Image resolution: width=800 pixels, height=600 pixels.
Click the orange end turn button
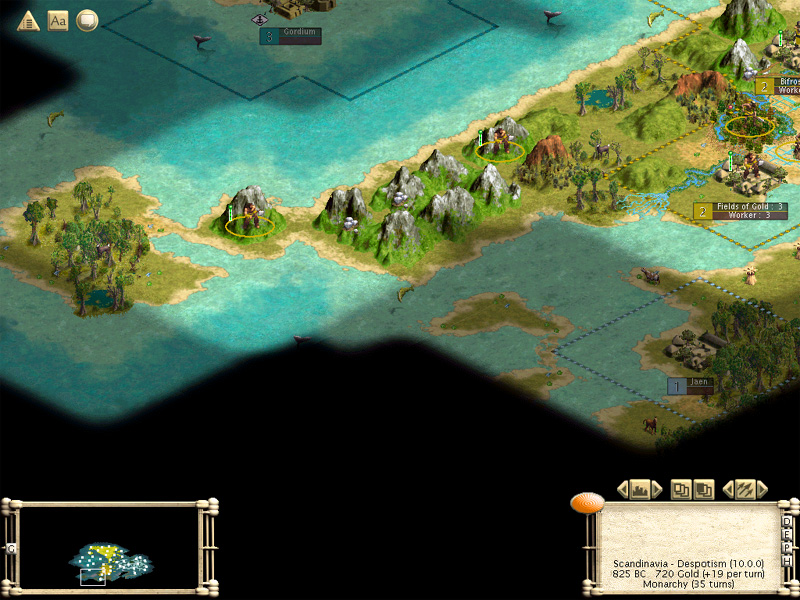tap(586, 503)
